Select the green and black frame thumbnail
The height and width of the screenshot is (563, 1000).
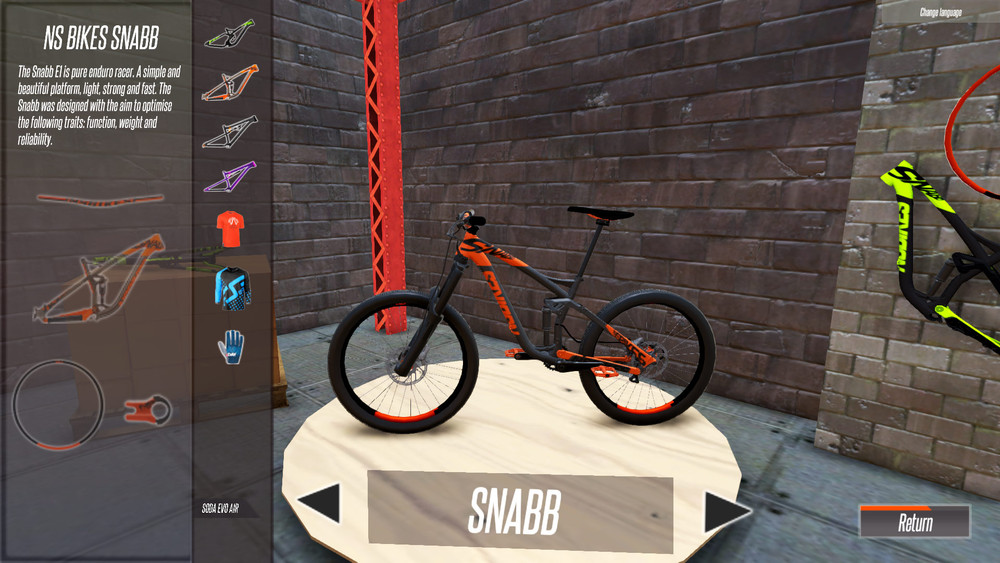(x=230, y=36)
